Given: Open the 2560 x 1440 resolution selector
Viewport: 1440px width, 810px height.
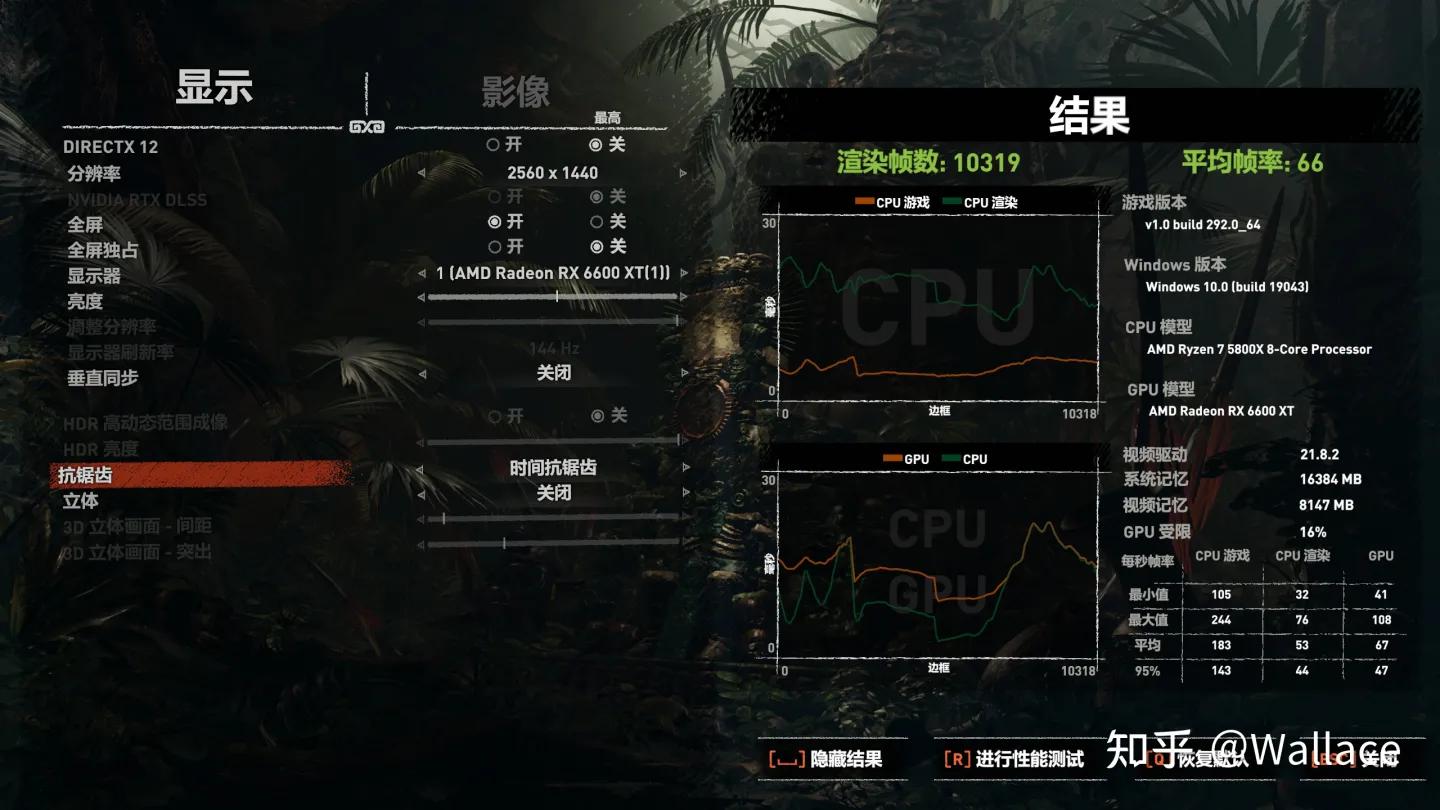Looking at the screenshot, I should coord(551,172).
